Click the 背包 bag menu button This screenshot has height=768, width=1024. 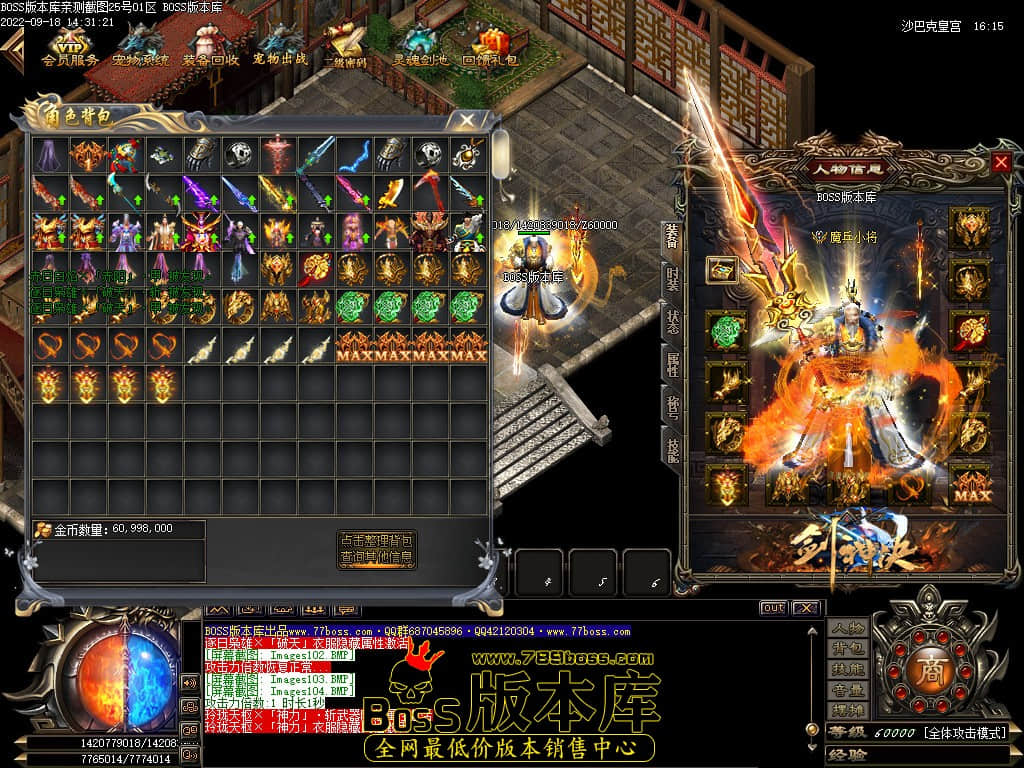point(847,649)
